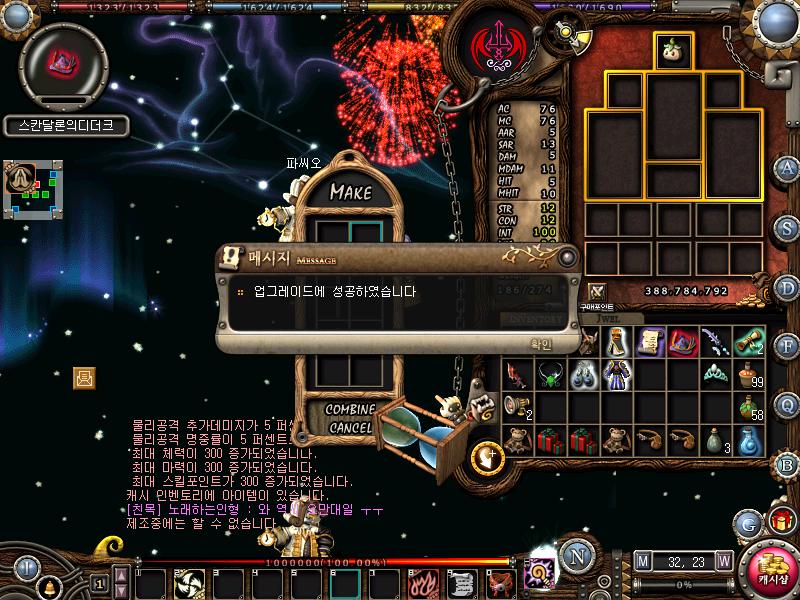Click the round A side button
Screen dimensions: 800x600
pyautogui.click(x=788, y=168)
